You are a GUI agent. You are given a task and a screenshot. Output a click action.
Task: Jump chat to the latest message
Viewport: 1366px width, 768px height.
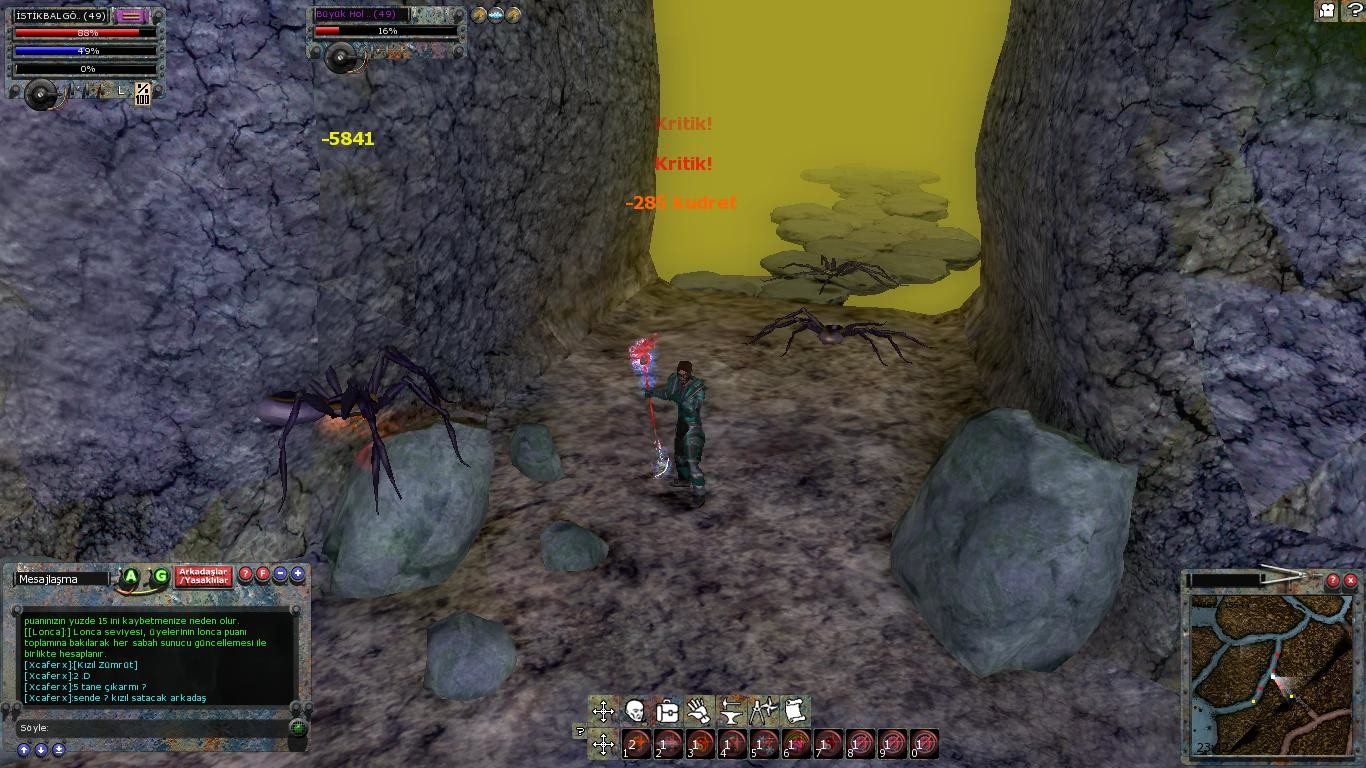tap(59, 750)
